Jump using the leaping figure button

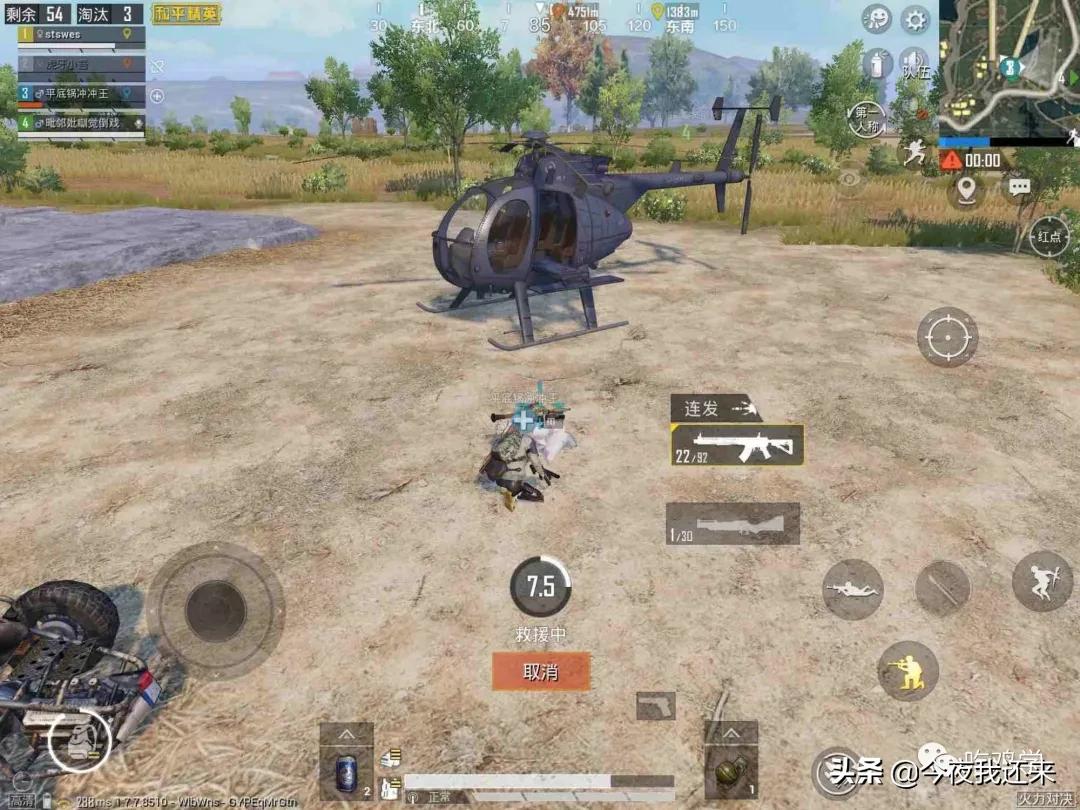point(1042,581)
